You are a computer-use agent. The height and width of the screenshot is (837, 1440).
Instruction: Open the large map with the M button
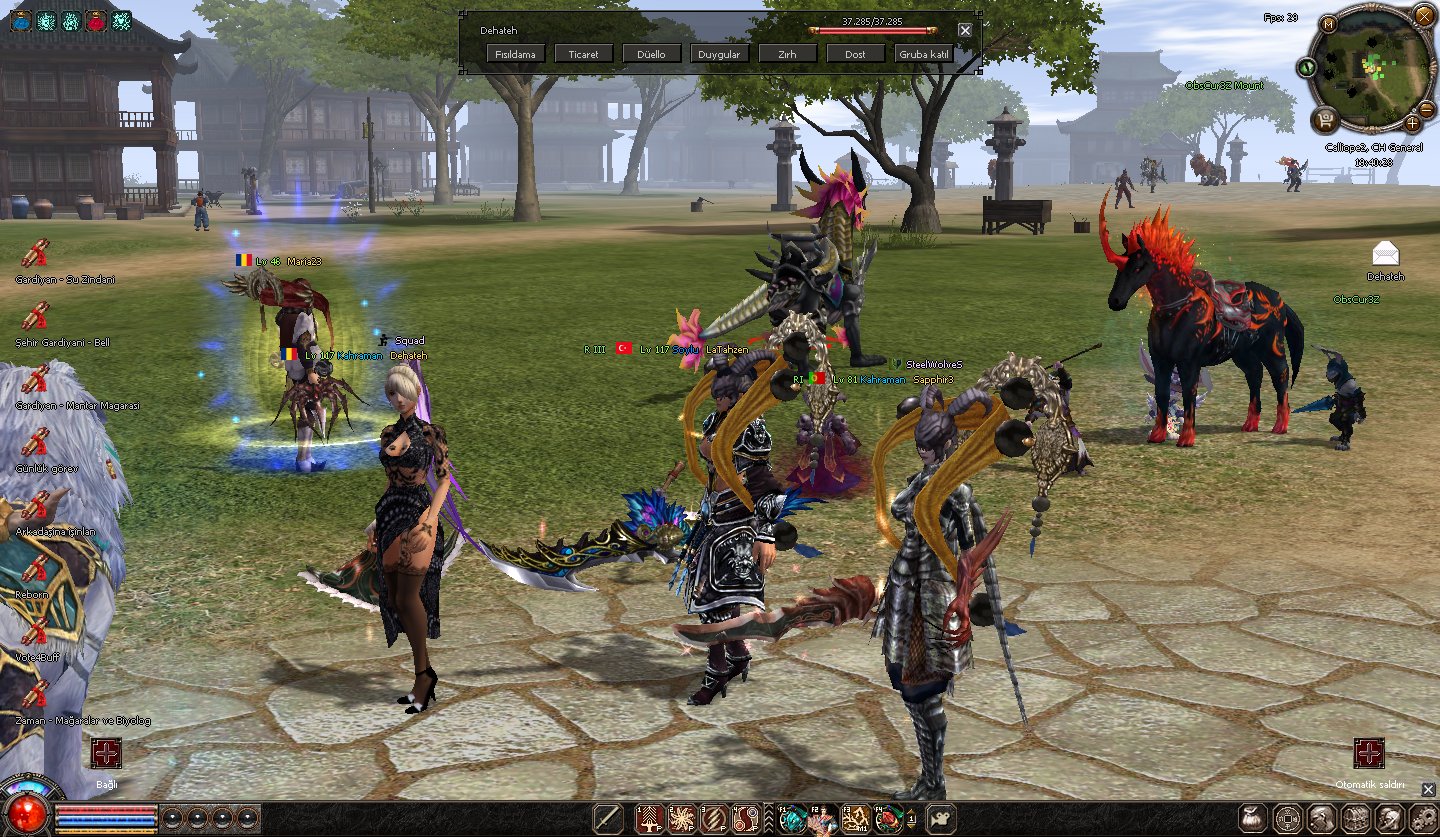pyautogui.click(x=1328, y=23)
